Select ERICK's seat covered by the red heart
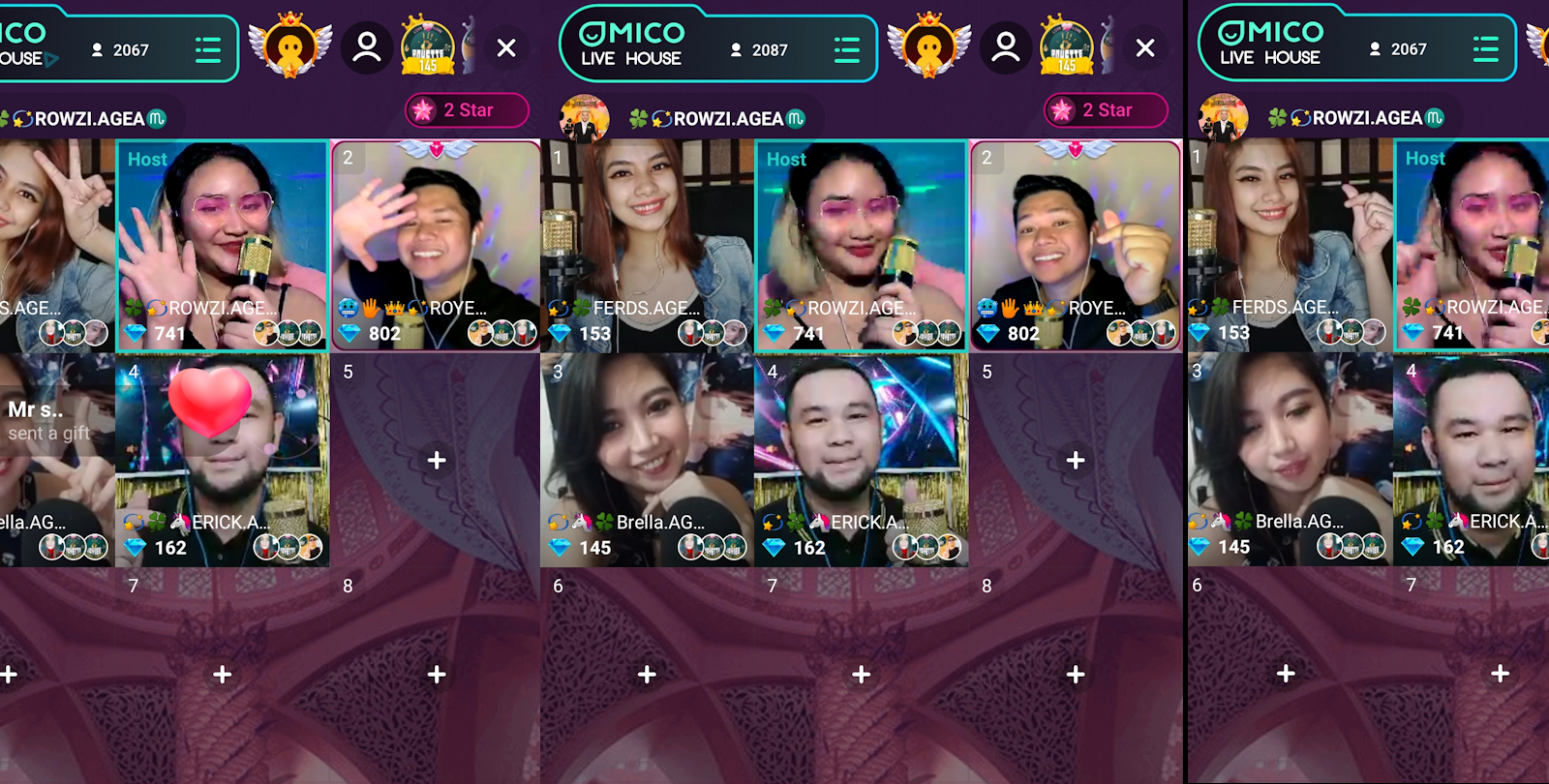Image resolution: width=1549 pixels, height=784 pixels. click(x=223, y=459)
